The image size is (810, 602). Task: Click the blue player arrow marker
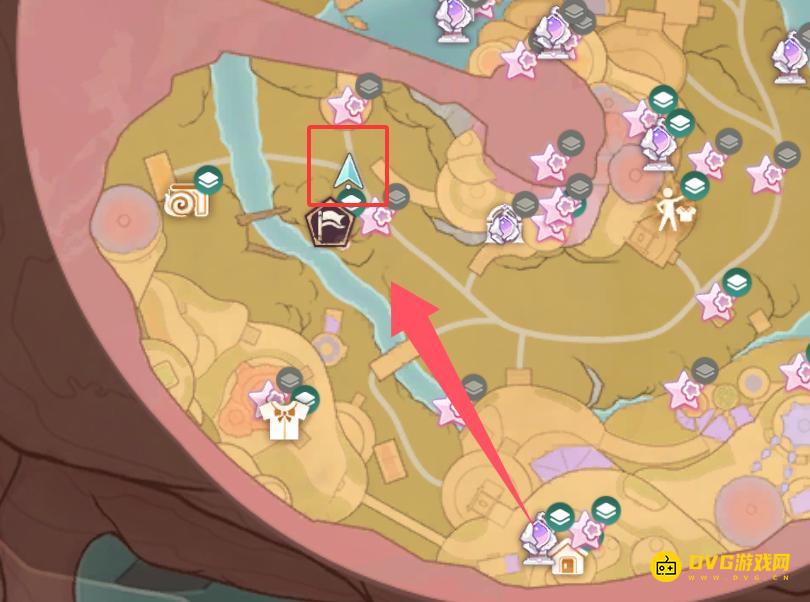point(348,172)
